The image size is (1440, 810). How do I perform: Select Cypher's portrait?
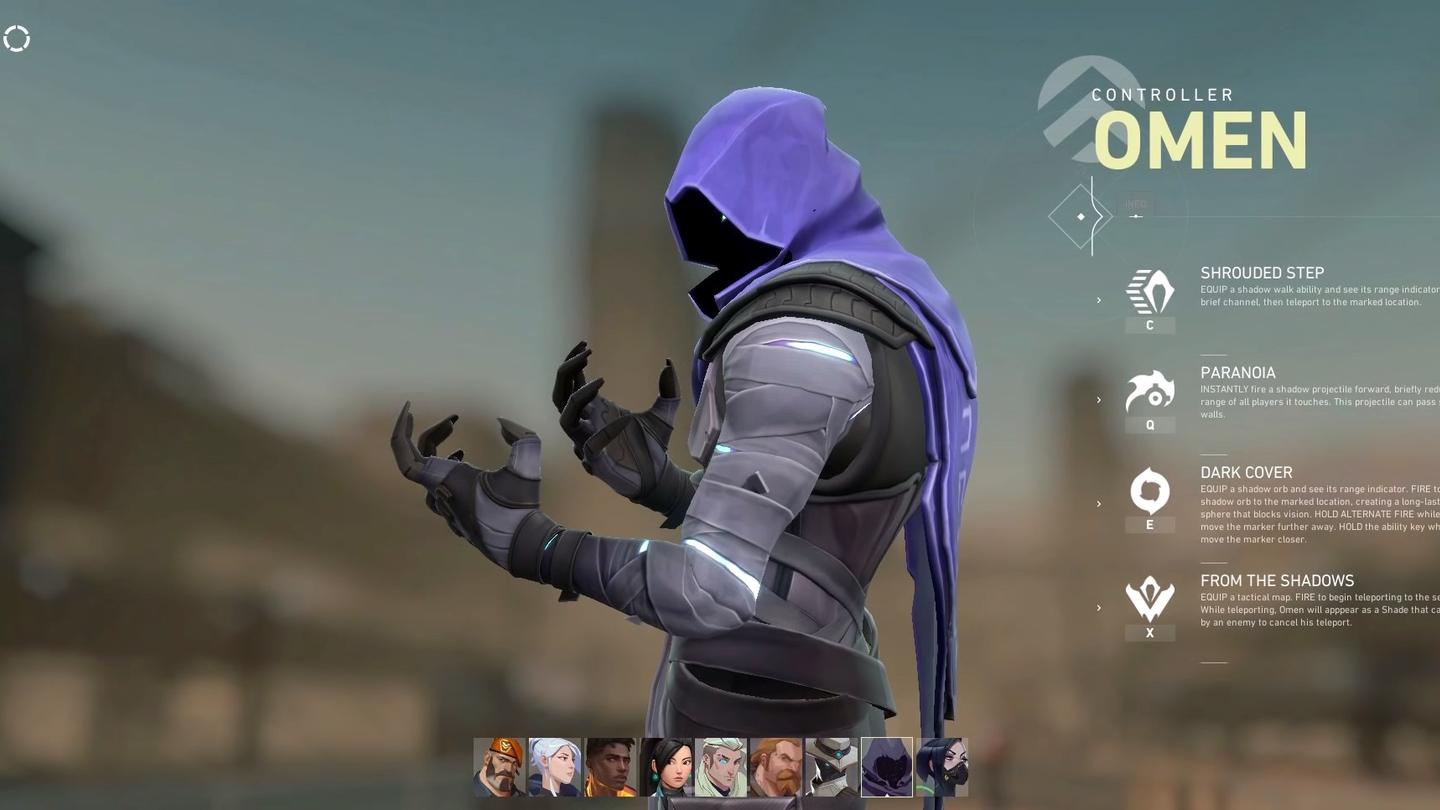click(x=832, y=765)
